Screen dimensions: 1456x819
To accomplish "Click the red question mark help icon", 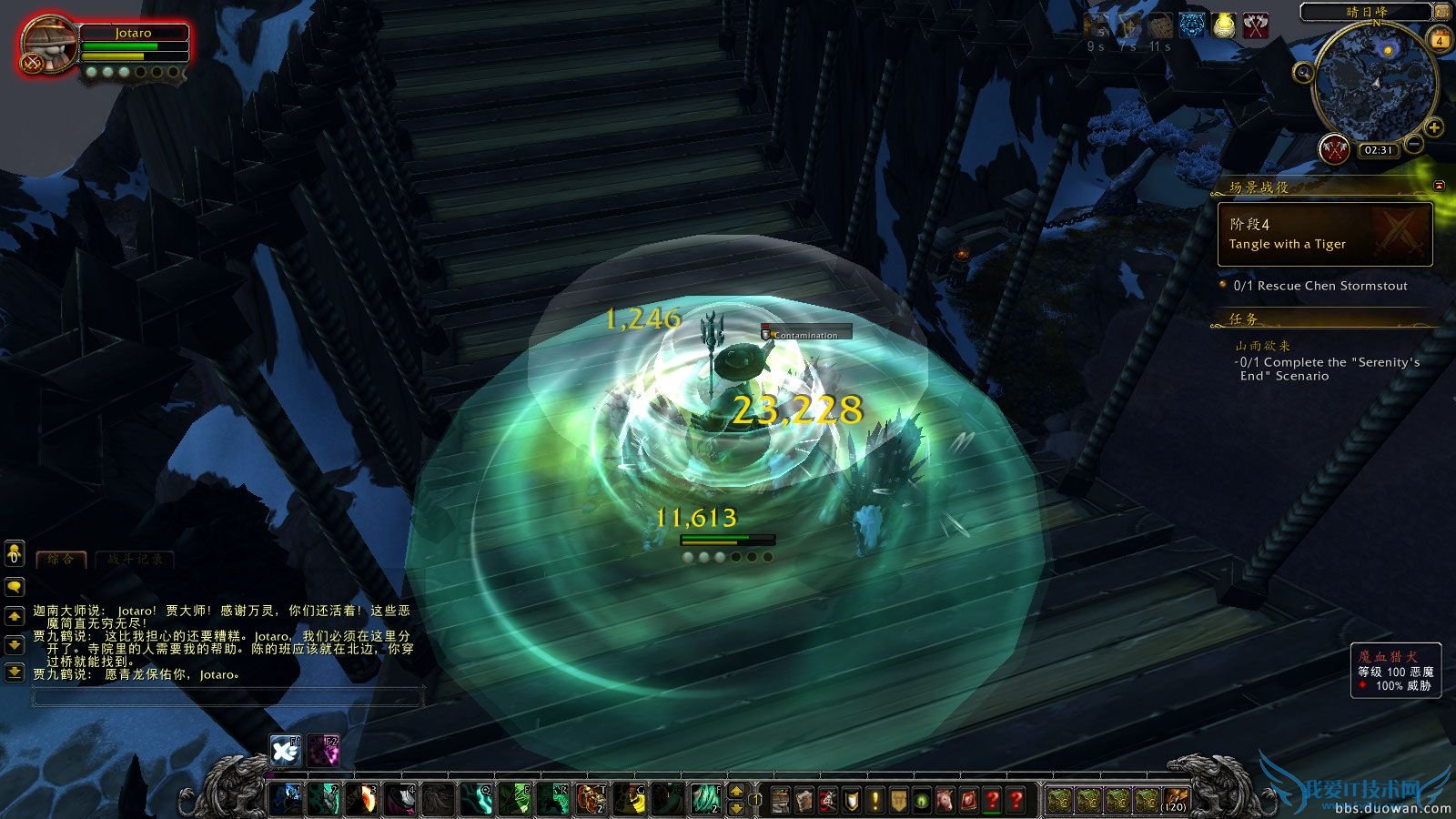I will pos(1016,799).
